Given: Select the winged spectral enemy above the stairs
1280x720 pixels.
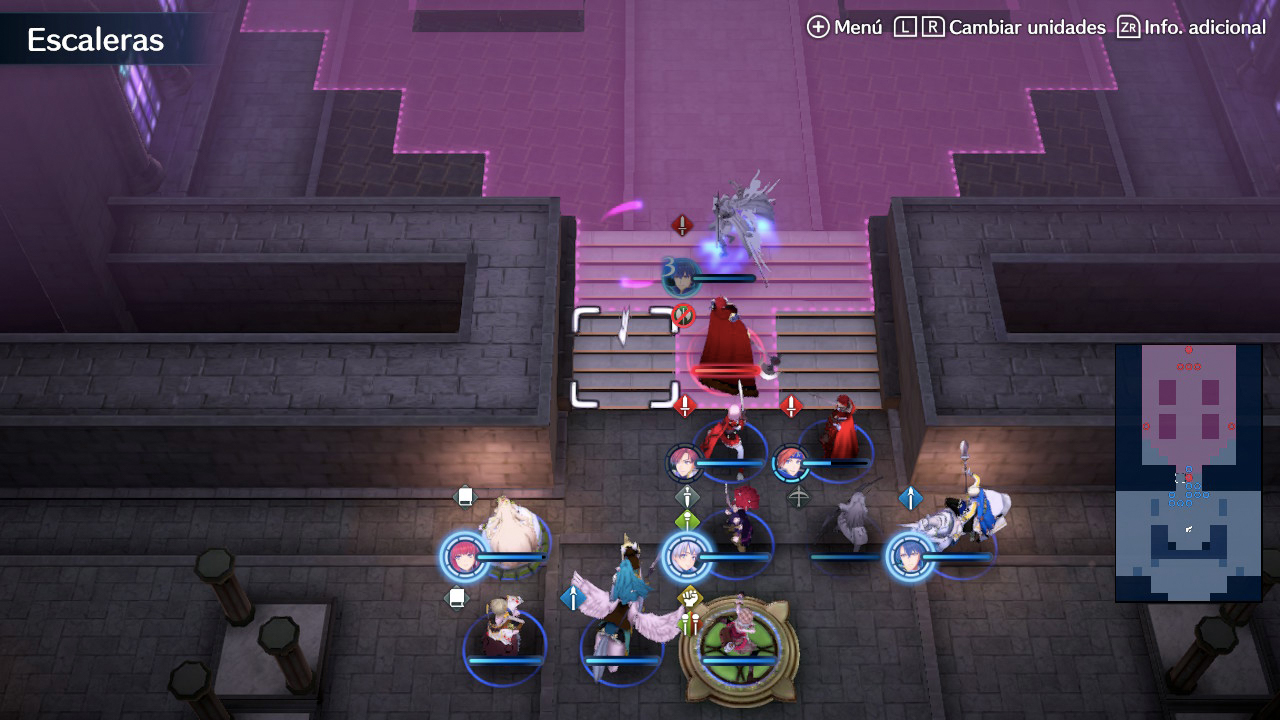Looking at the screenshot, I should (x=741, y=220).
